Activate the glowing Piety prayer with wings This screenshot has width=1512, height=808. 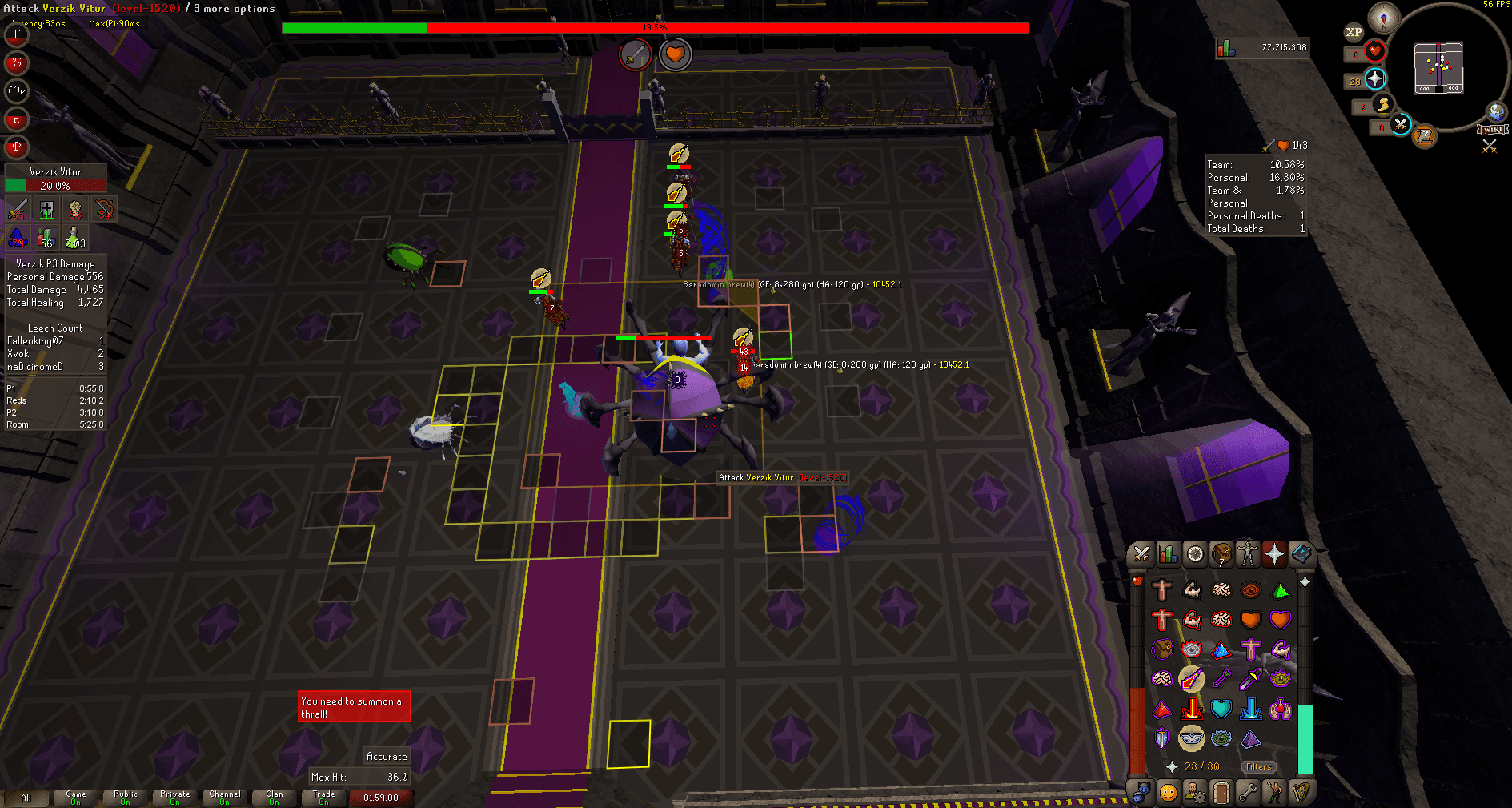1192,738
